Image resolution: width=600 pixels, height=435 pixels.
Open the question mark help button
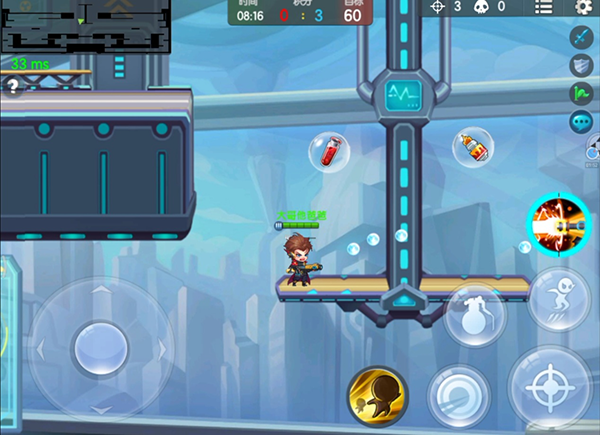12,87
